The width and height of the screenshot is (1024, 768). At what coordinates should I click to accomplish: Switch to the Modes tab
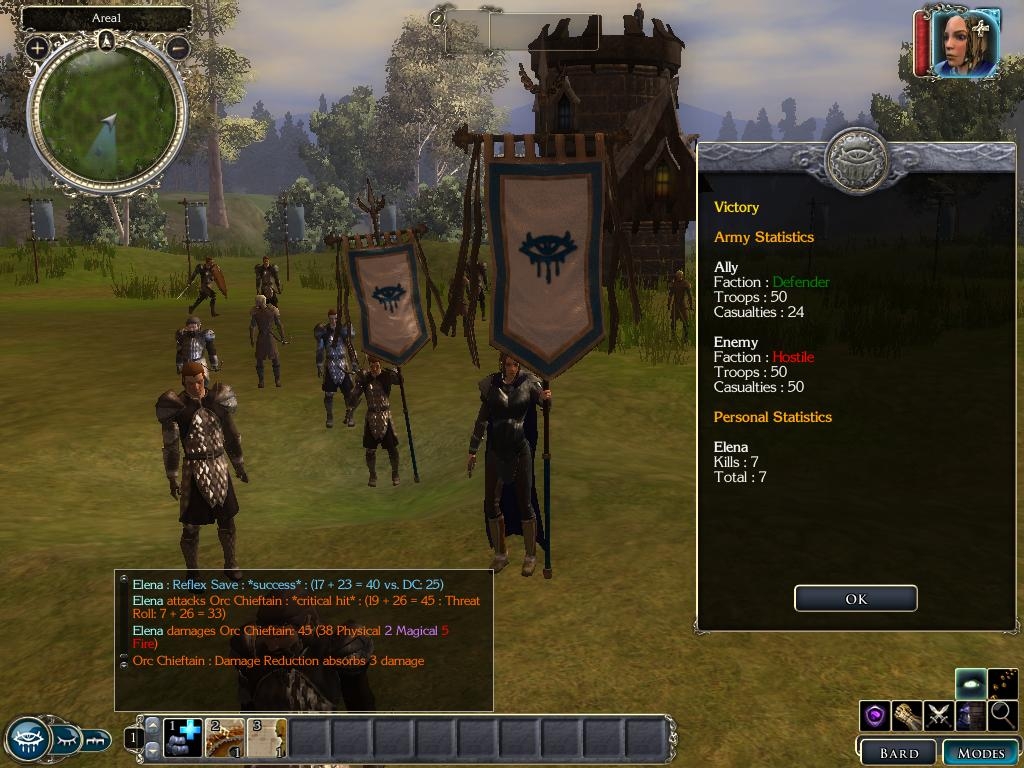point(980,753)
